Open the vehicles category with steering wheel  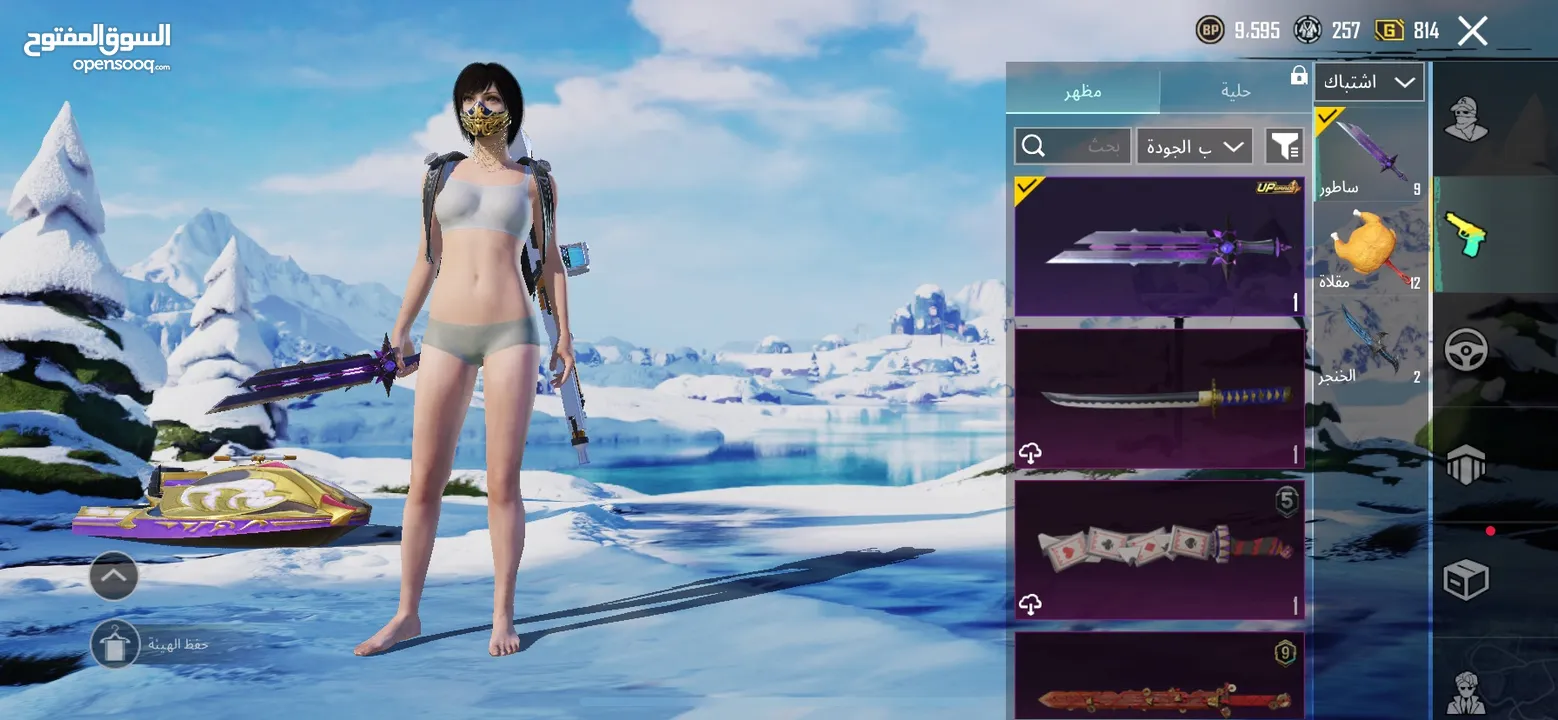pyautogui.click(x=1465, y=350)
